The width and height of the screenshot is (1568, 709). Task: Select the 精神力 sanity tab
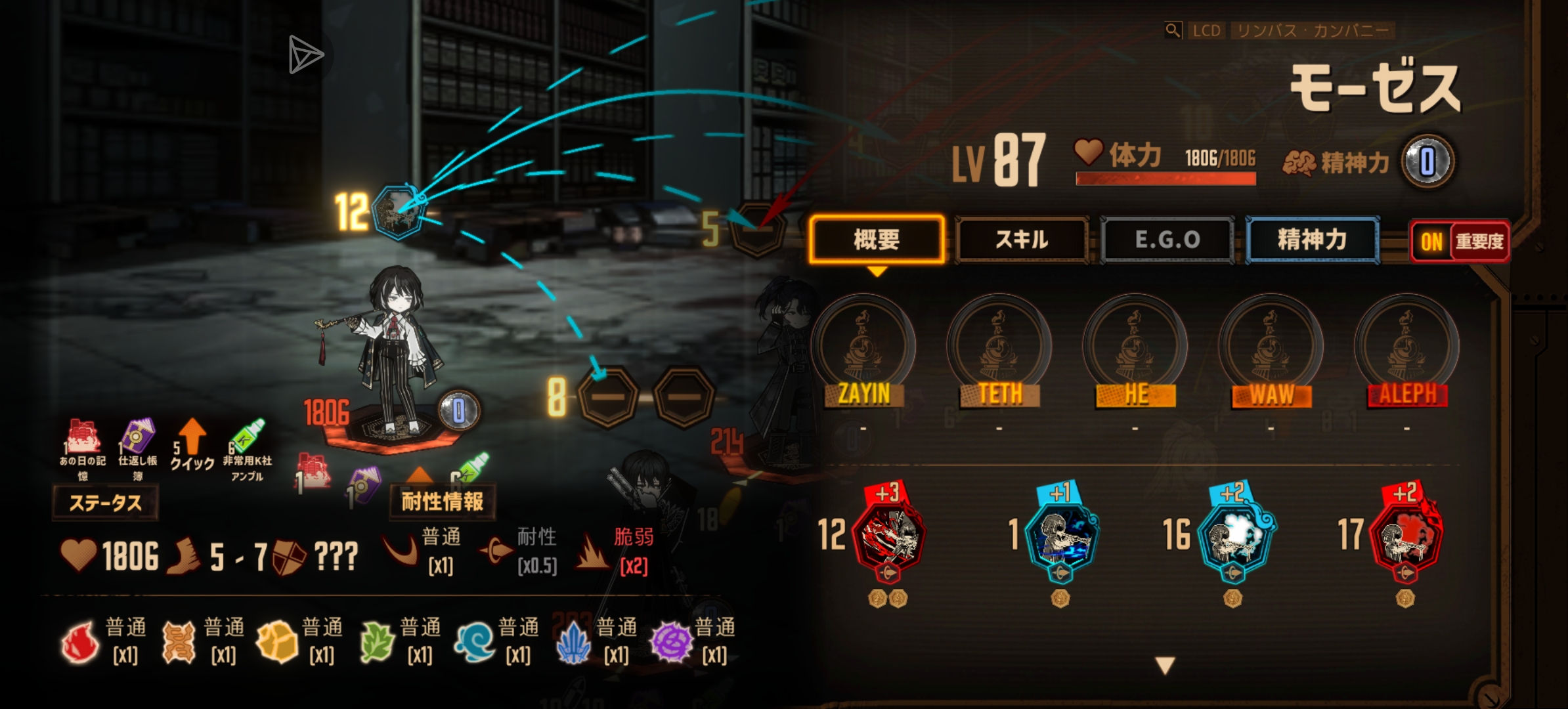pyautogui.click(x=1312, y=240)
